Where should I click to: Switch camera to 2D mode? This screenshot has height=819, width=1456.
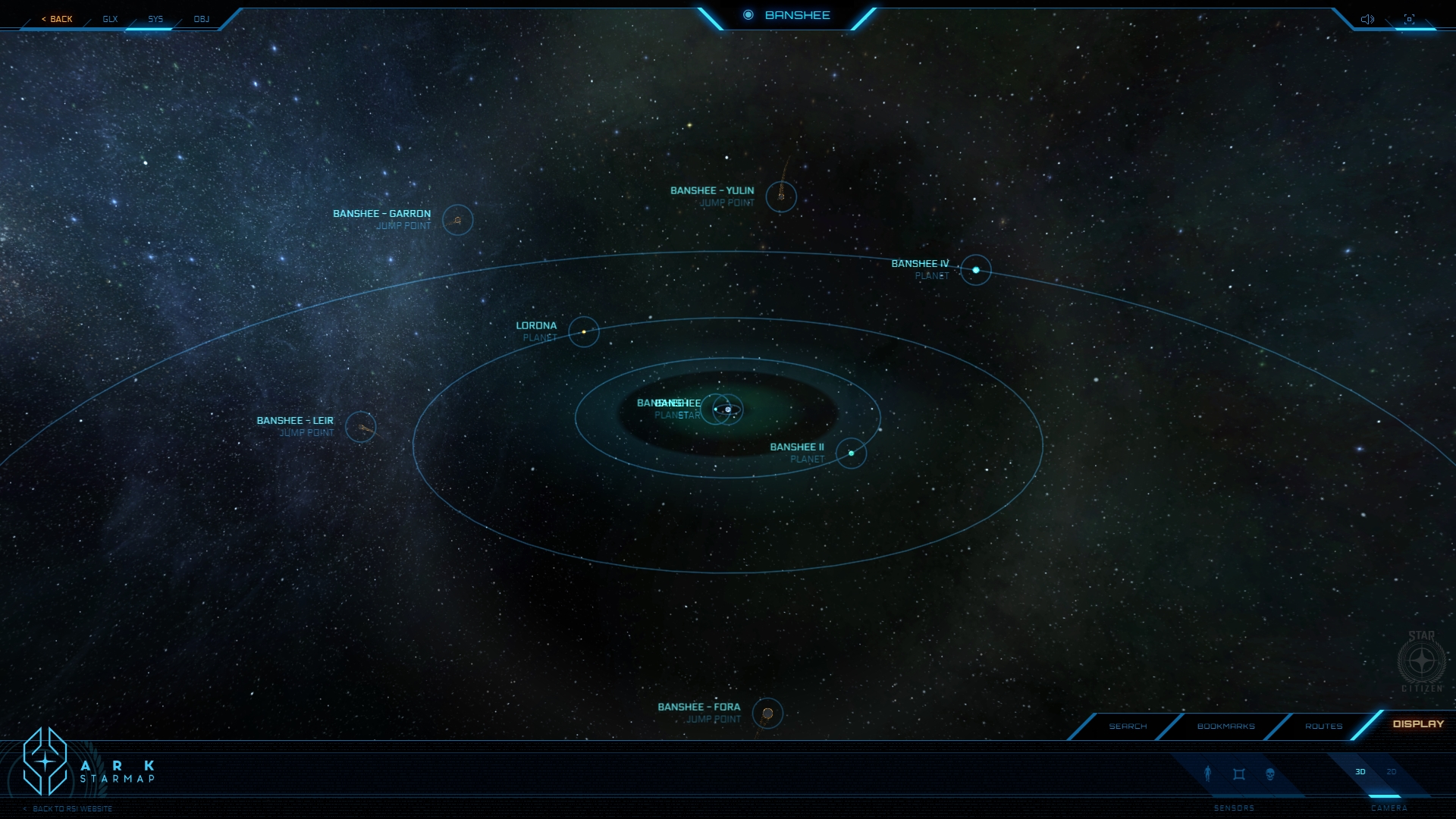pyautogui.click(x=1392, y=772)
